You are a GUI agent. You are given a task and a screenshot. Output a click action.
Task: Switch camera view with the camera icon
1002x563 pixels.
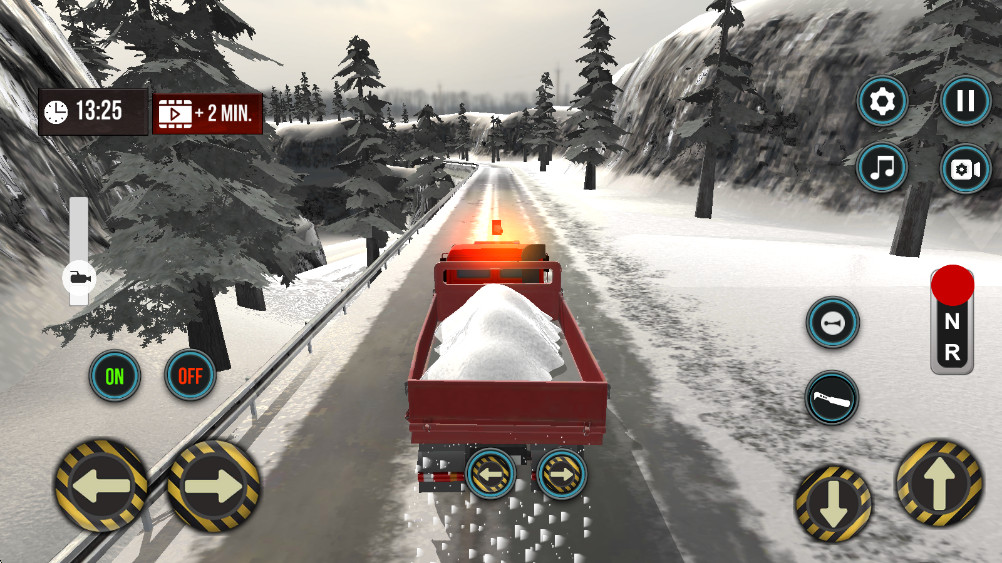click(x=965, y=168)
